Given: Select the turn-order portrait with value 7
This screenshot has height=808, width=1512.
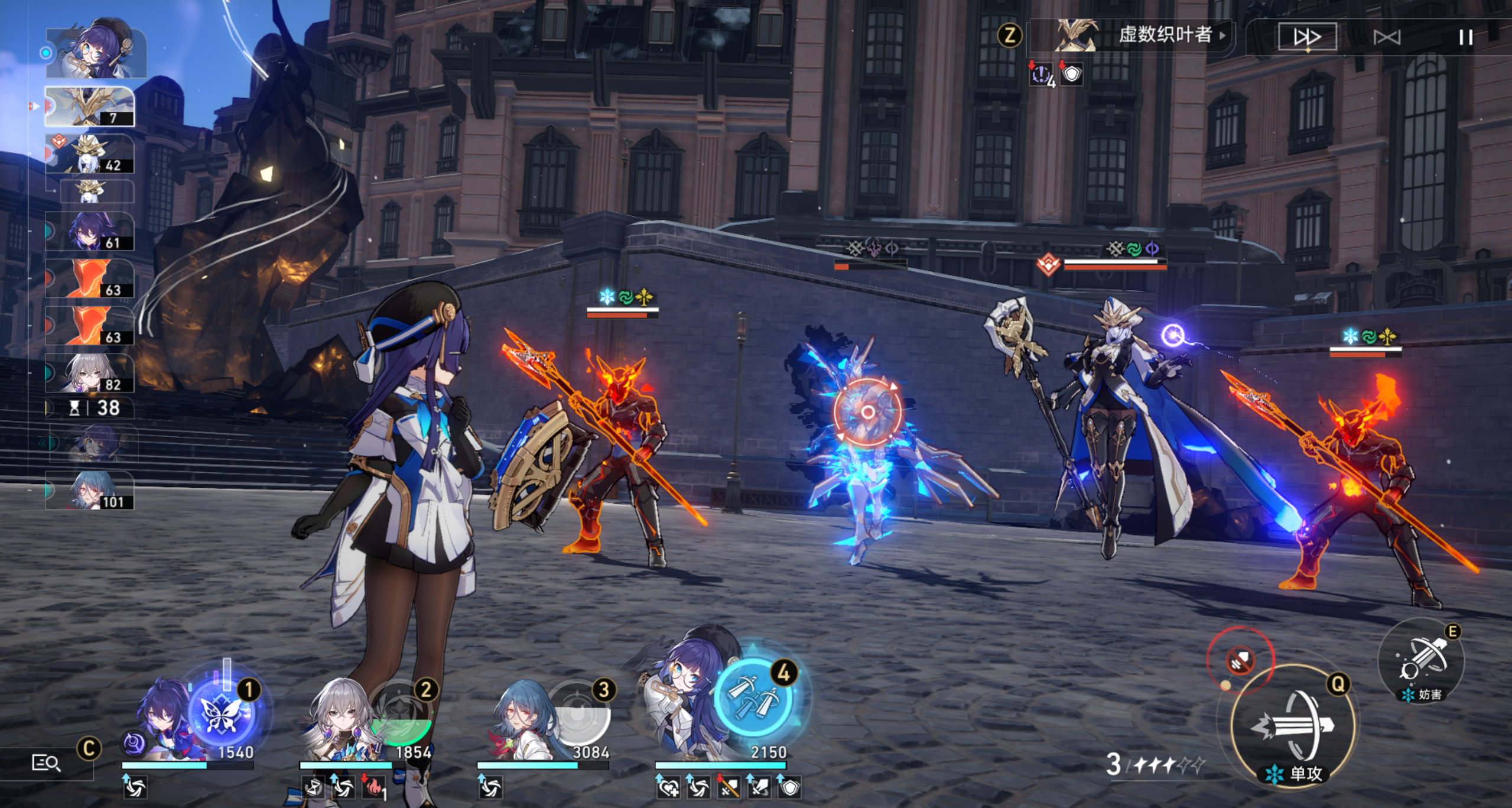Looking at the screenshot, I should pos(90,107).
